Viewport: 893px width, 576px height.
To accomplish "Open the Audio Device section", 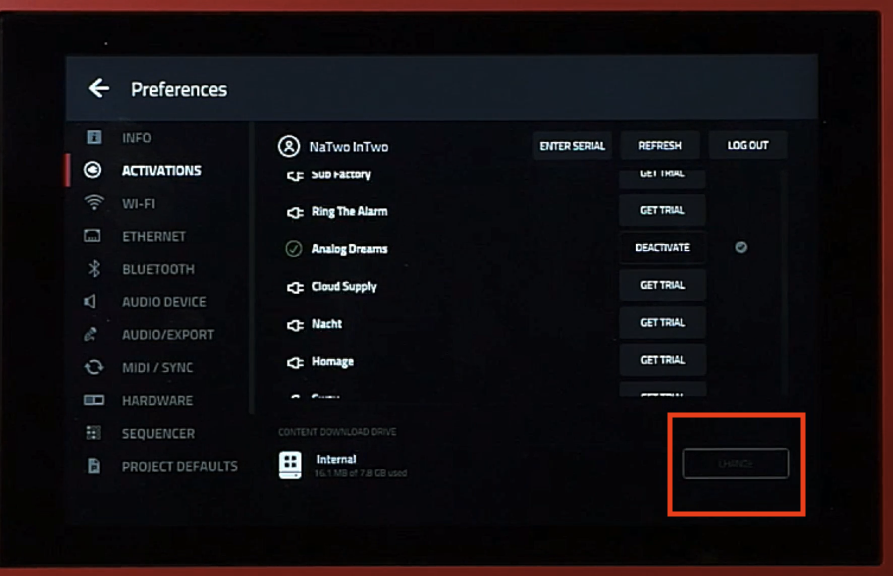I will click(163, 302).
